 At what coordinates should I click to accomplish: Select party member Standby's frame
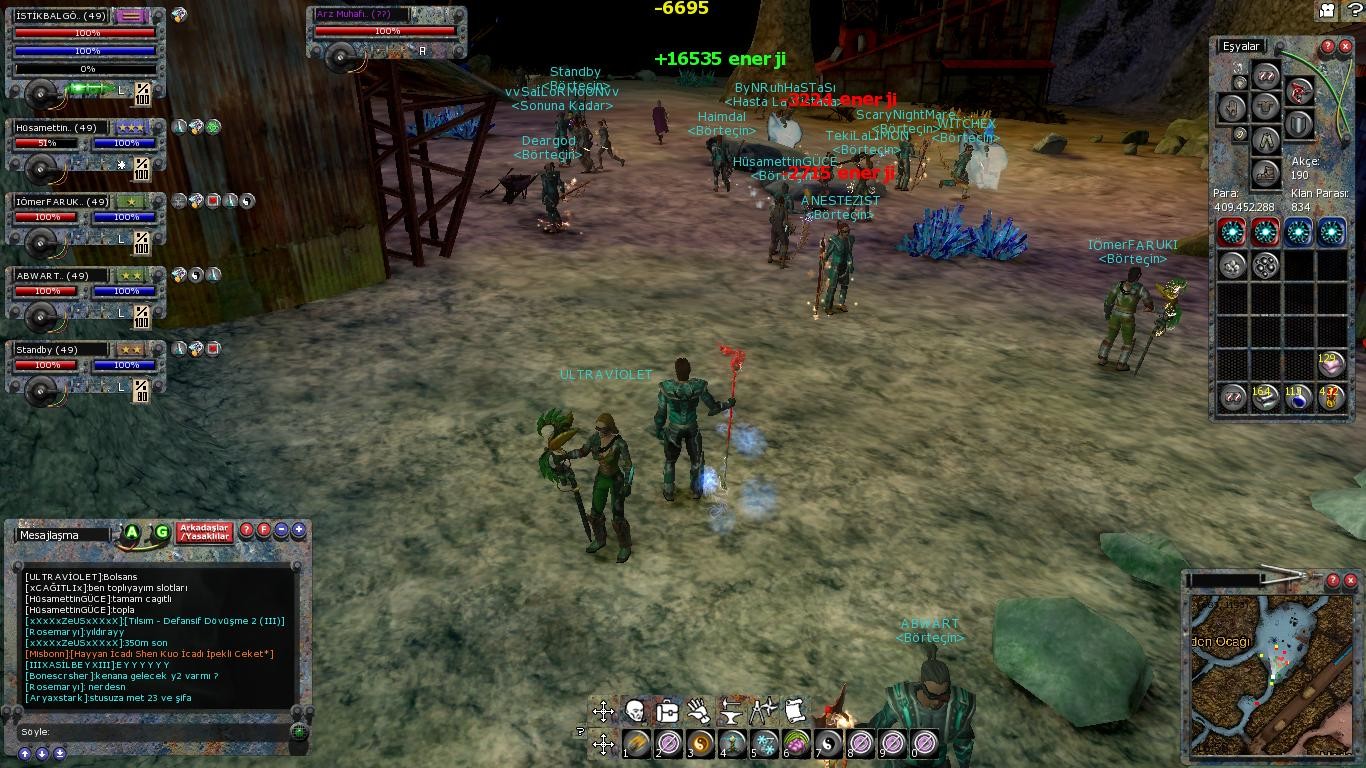[x=86, y=365]
